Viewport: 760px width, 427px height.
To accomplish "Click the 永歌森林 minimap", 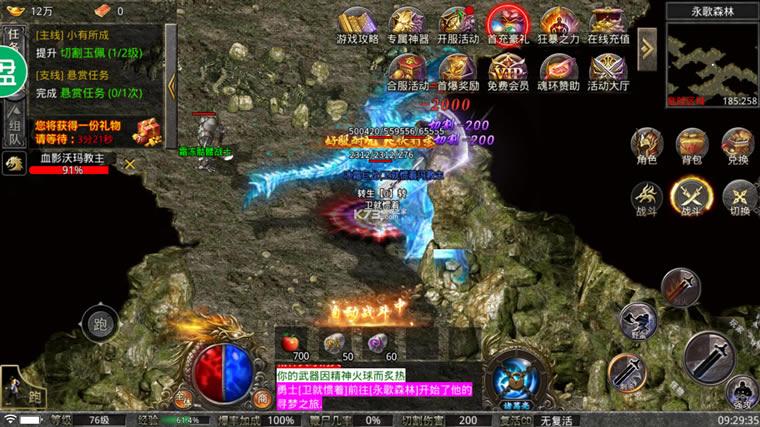I will (712, 60).
